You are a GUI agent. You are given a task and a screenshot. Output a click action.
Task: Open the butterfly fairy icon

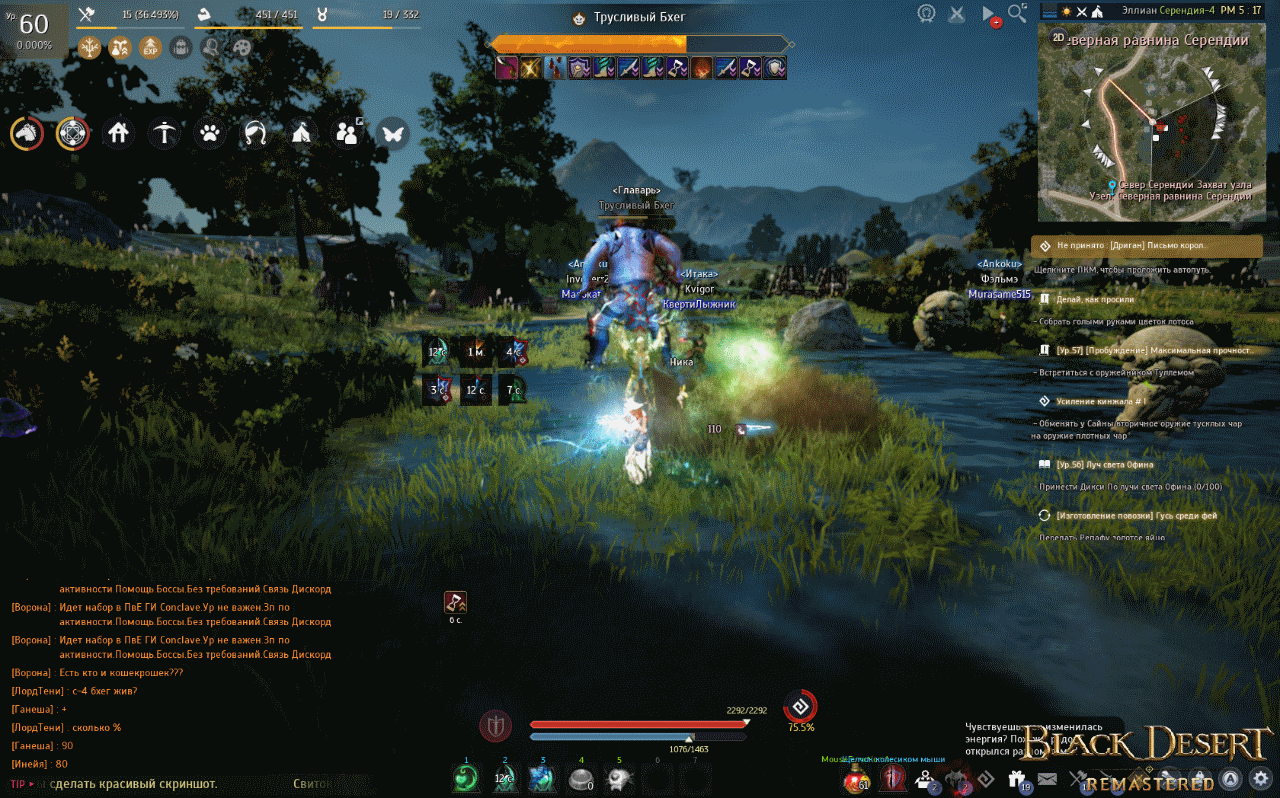click(x=393, y=133)
